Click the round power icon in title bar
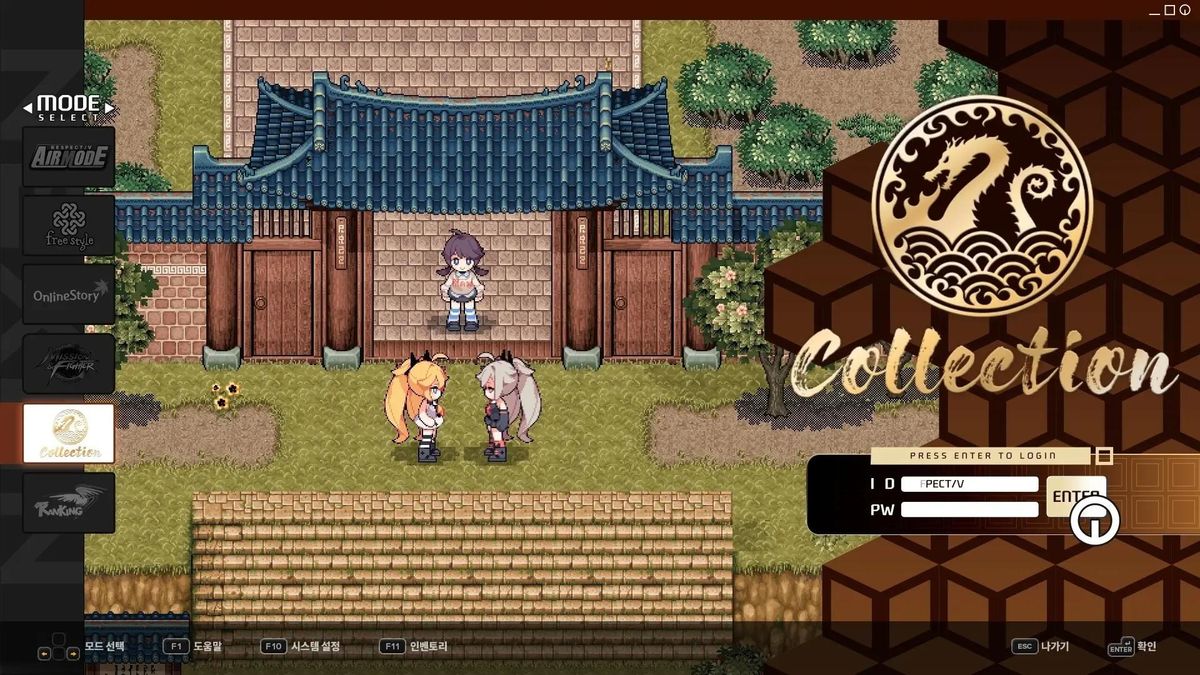This screenshot has width=1200, height=675. click(x=1185, y=10)
